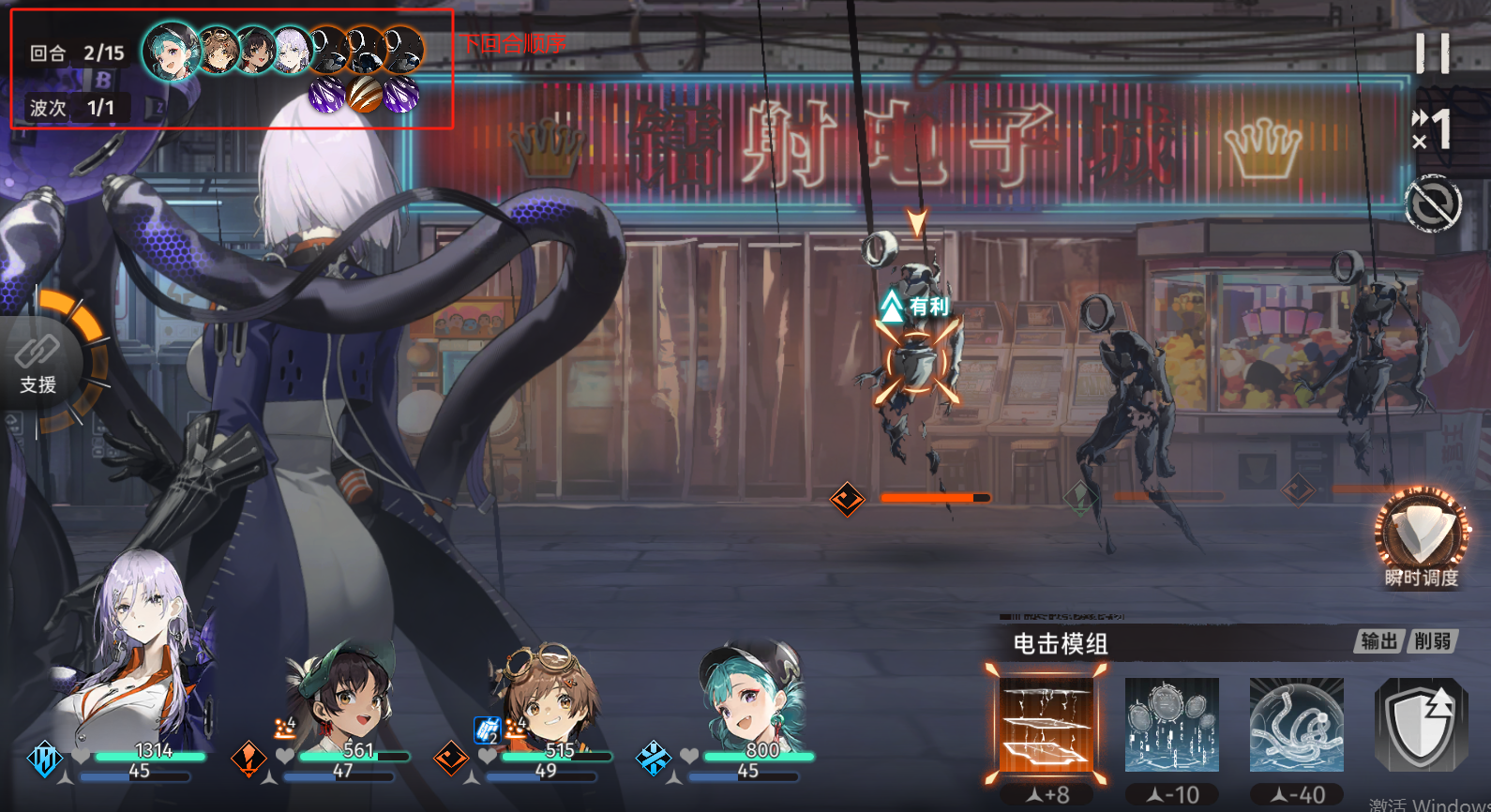Inspect the orange claw enemy skill icon
The image size is (1491, 812).
pyautogui.click(x=365, y=95)
